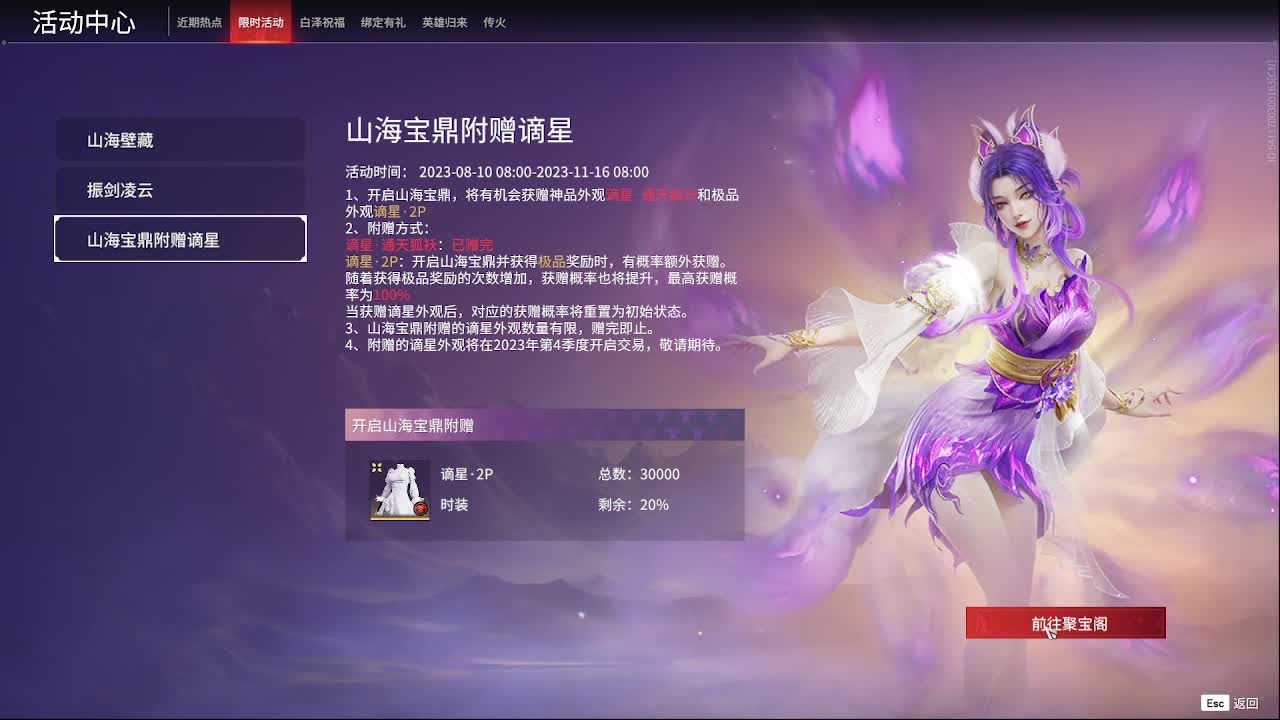Viewport: 1280px width, 720px height.
Task: Open the 绑定有礼 tab
Action: coord(384,21)
